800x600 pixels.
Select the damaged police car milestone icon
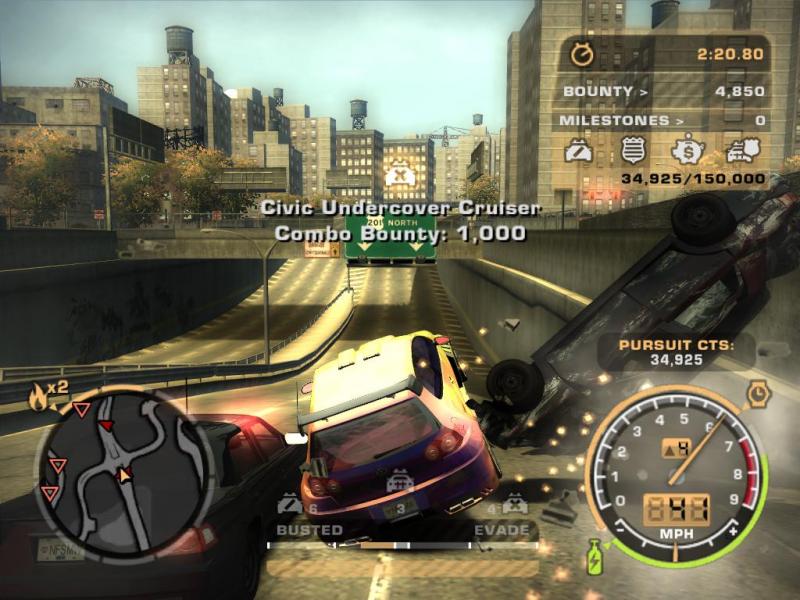(x=580, y=152)
